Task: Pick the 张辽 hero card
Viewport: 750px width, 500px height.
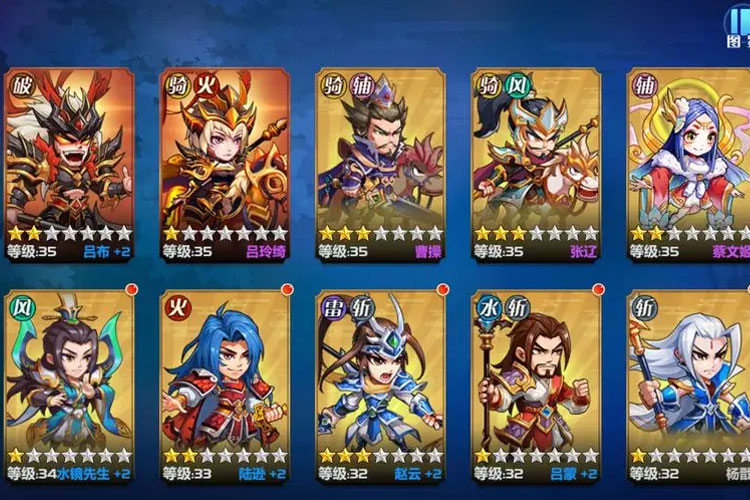Action: click(x=535, y=160)
